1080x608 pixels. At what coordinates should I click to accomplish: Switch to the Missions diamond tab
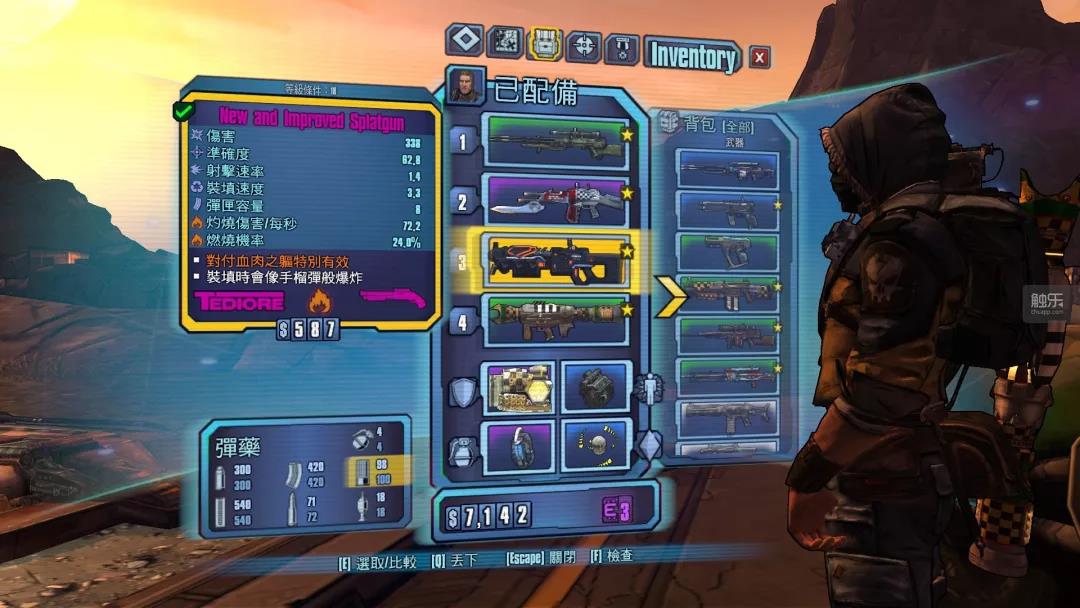[x=464, y=42]
